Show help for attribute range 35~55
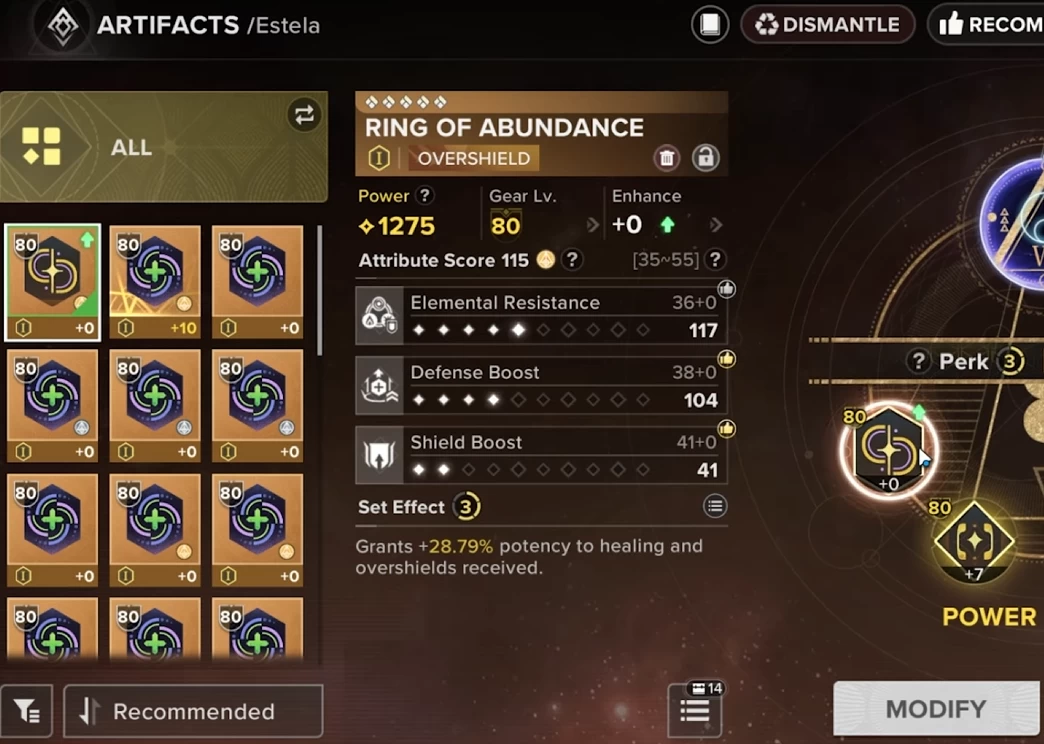This screenshot has height=744, width=1044. tap(714, 260)
